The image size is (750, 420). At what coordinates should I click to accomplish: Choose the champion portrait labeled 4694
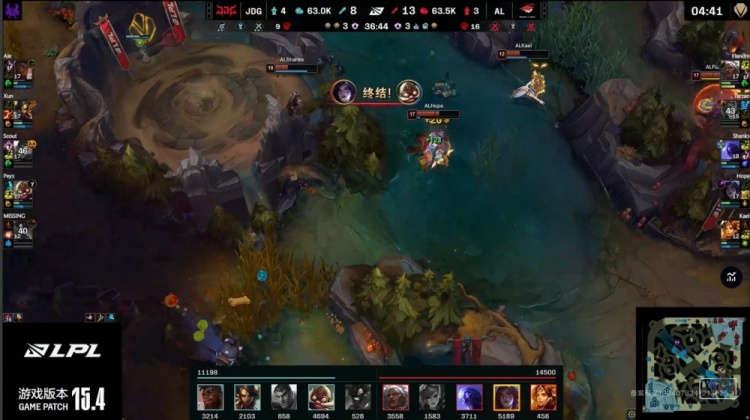[x=321, y=396]
